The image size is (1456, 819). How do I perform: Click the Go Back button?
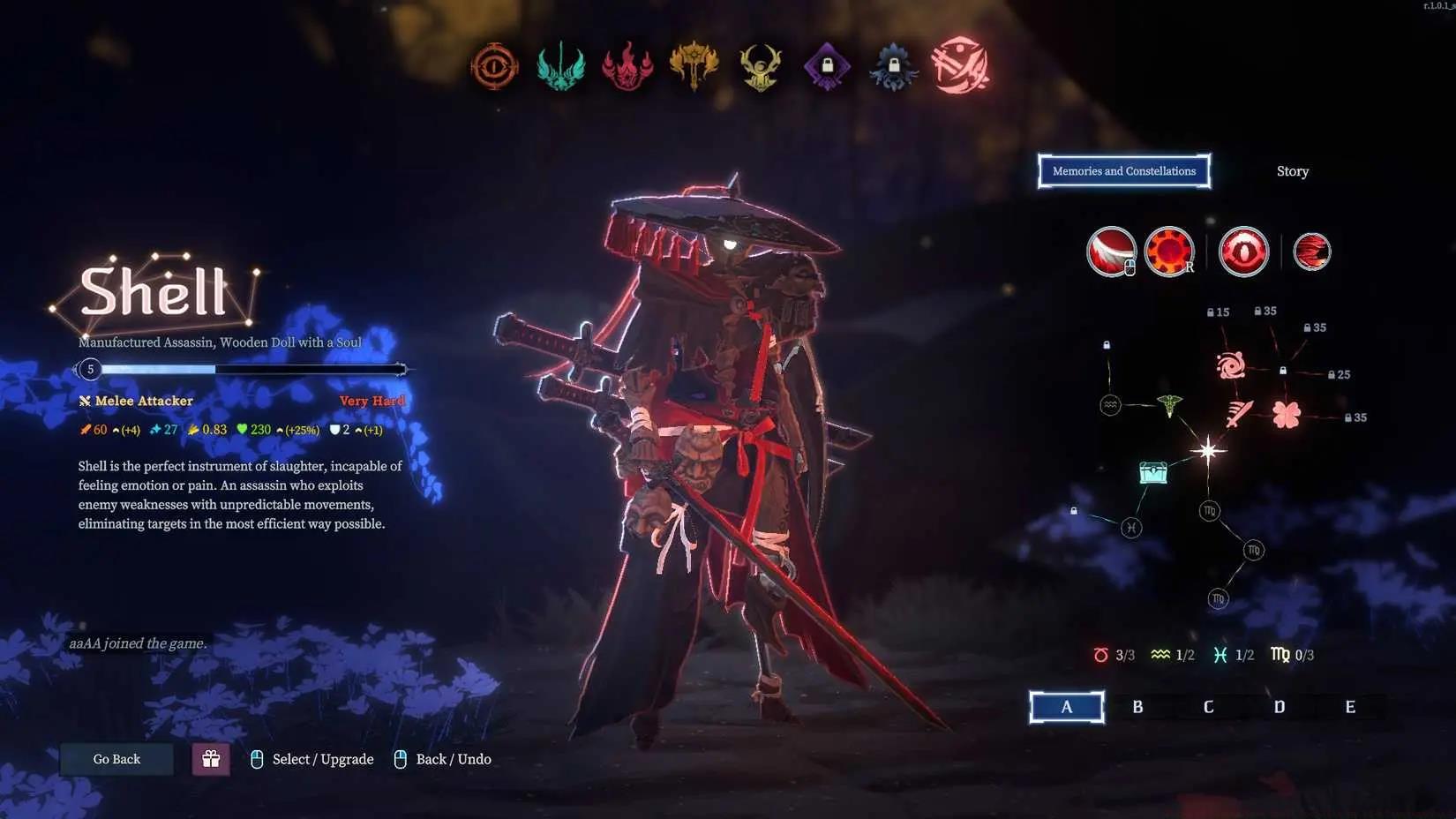point(116,759)
